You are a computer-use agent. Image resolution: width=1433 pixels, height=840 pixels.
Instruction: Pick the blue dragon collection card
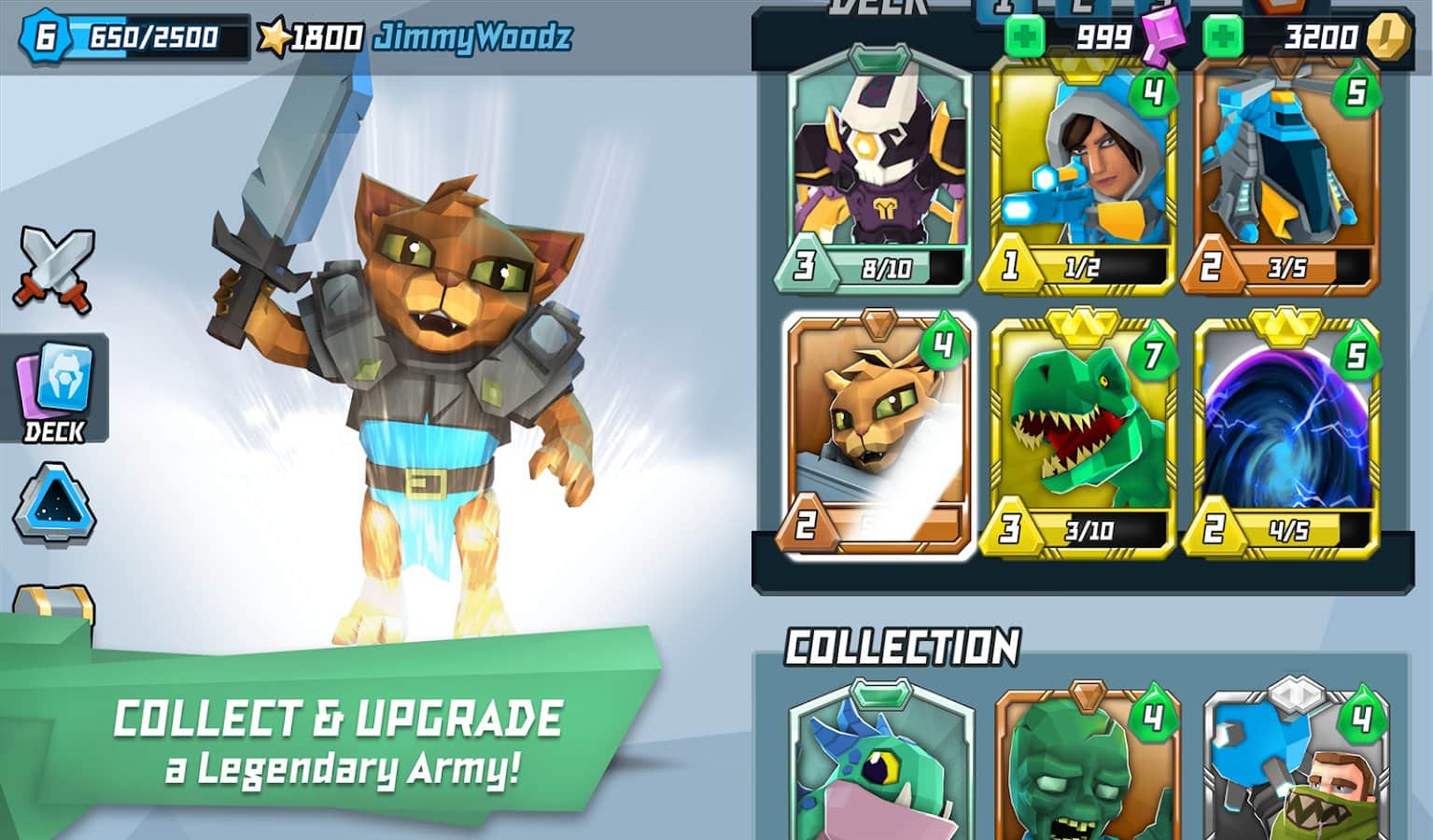(879, 765)
